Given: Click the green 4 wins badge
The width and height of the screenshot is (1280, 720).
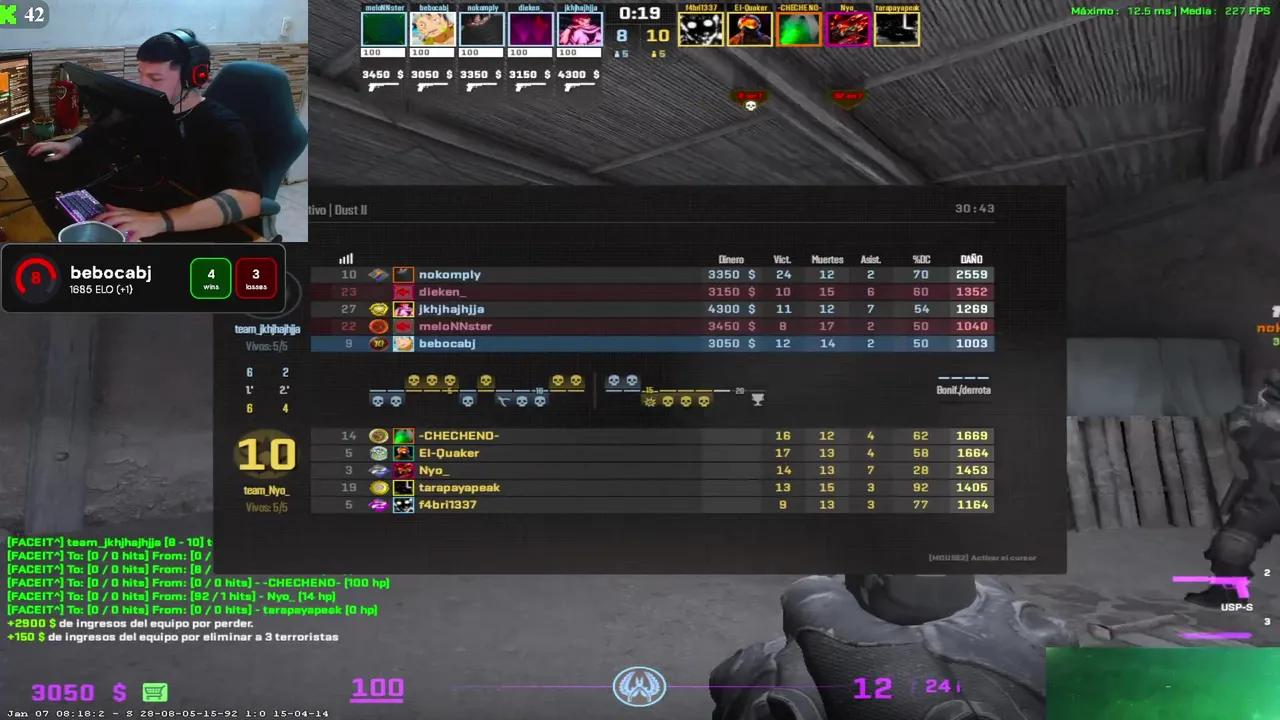Looking at the screenshot, I should (211, 278).
